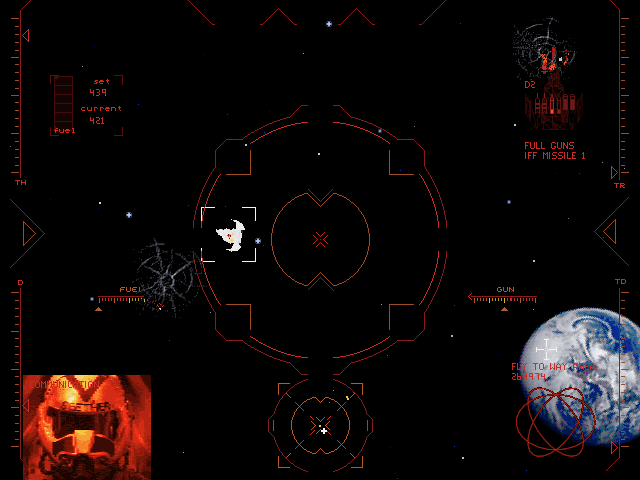Open the communication pilot video panel
The width and height of the screenshot is (640, 480).
[x=87, y=420]
